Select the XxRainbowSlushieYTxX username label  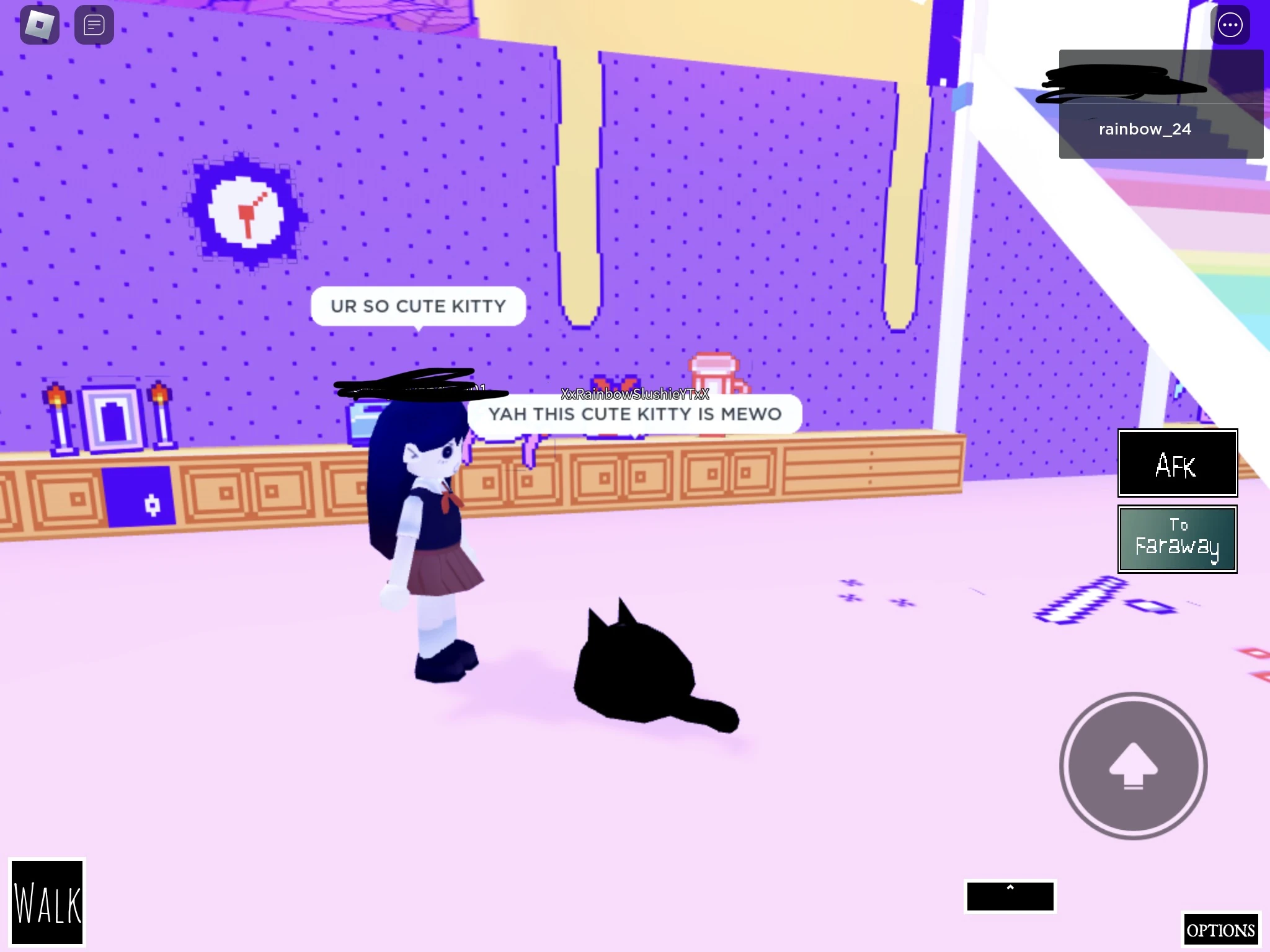(634, 394)
